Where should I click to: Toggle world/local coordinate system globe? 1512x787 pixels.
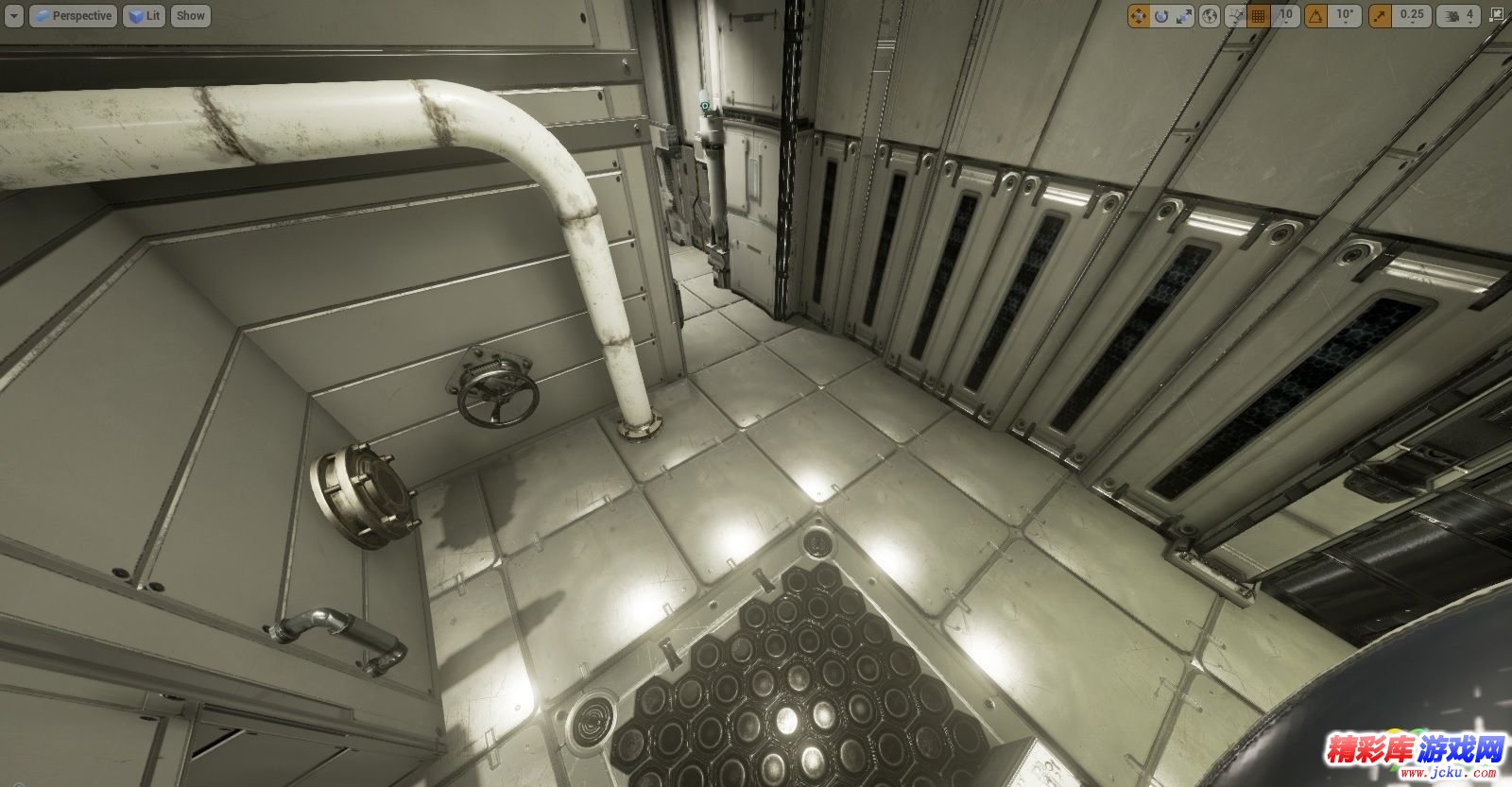tap(1211, 16)
